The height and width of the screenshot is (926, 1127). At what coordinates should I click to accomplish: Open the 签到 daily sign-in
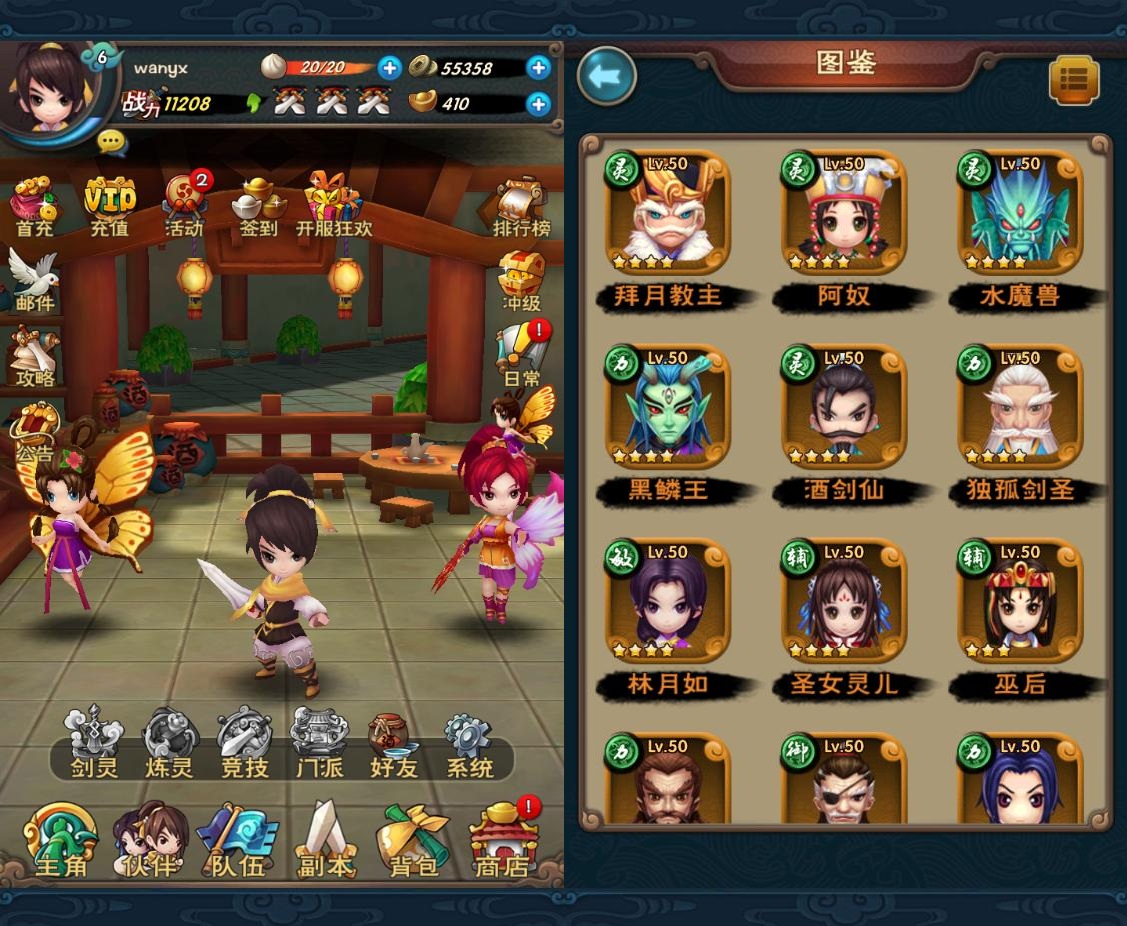tap(258, 205)
